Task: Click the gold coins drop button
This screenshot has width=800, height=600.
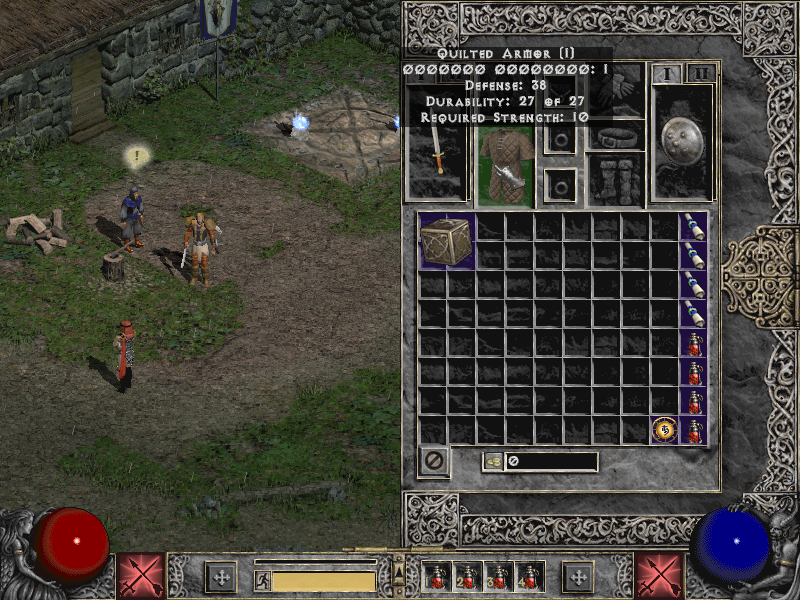Action: (x=493, y=461)
